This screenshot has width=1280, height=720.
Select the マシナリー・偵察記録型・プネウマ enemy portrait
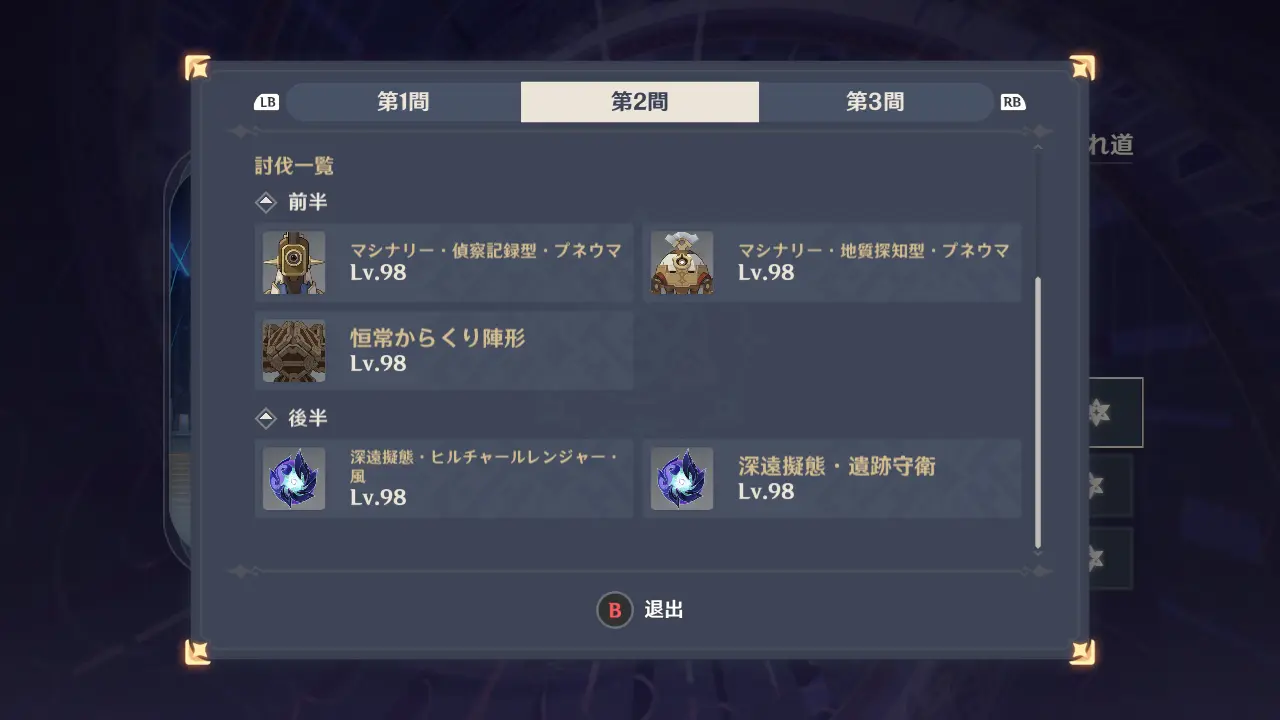293,263
